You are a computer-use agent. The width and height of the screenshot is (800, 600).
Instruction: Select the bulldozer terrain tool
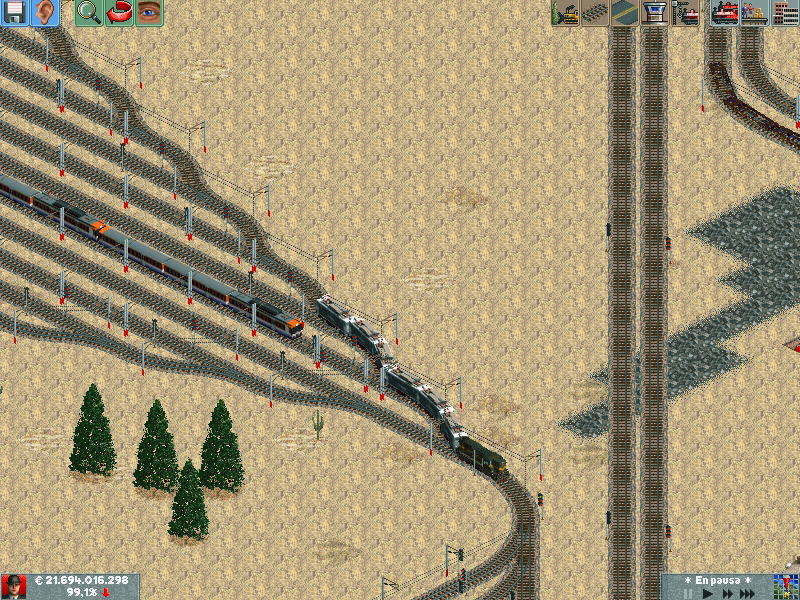(565, 13)
